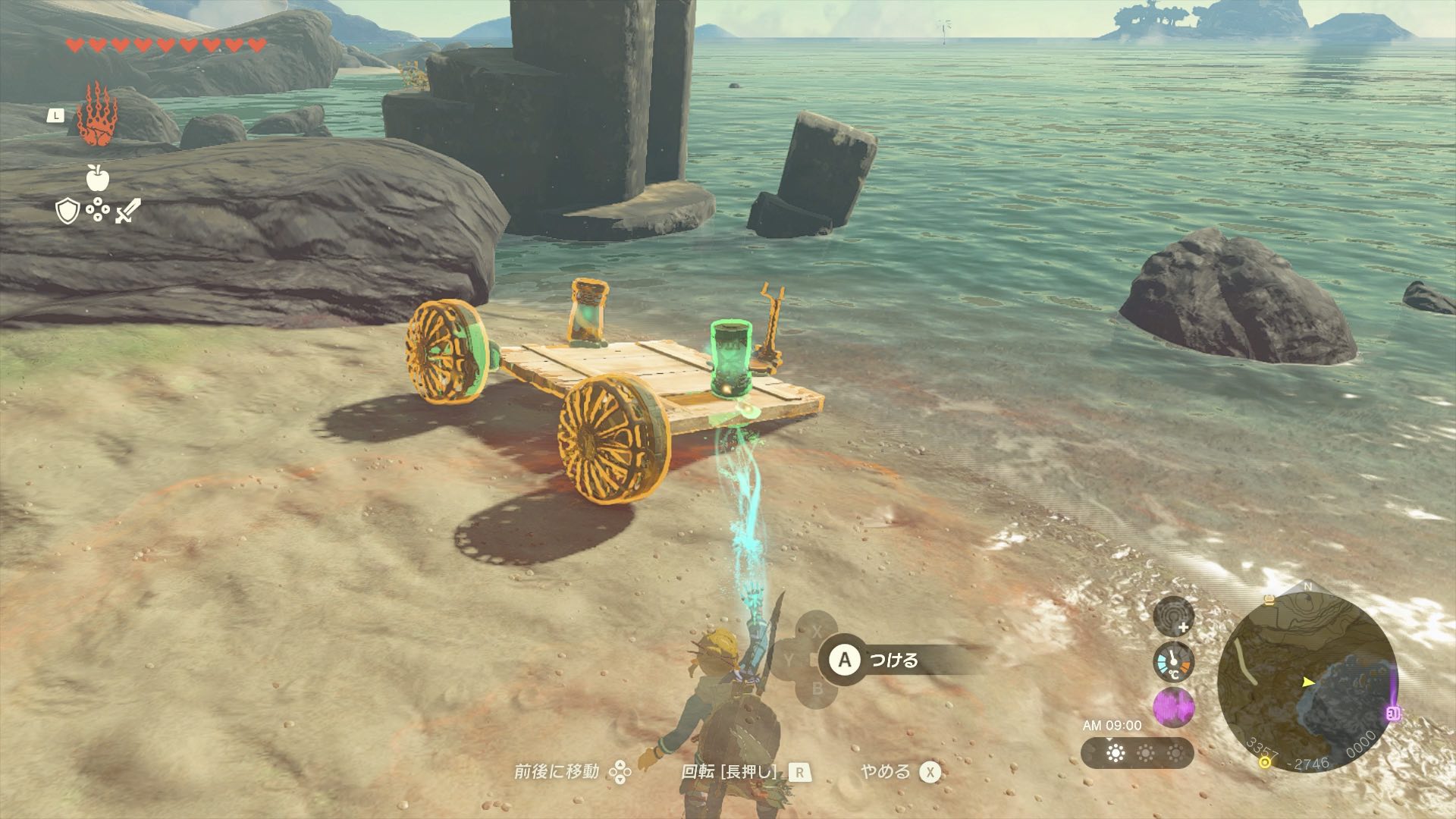Screen dimensions: 1456x819
Task: Open the sword weapon quick-select icon
Action: (127, 210)
